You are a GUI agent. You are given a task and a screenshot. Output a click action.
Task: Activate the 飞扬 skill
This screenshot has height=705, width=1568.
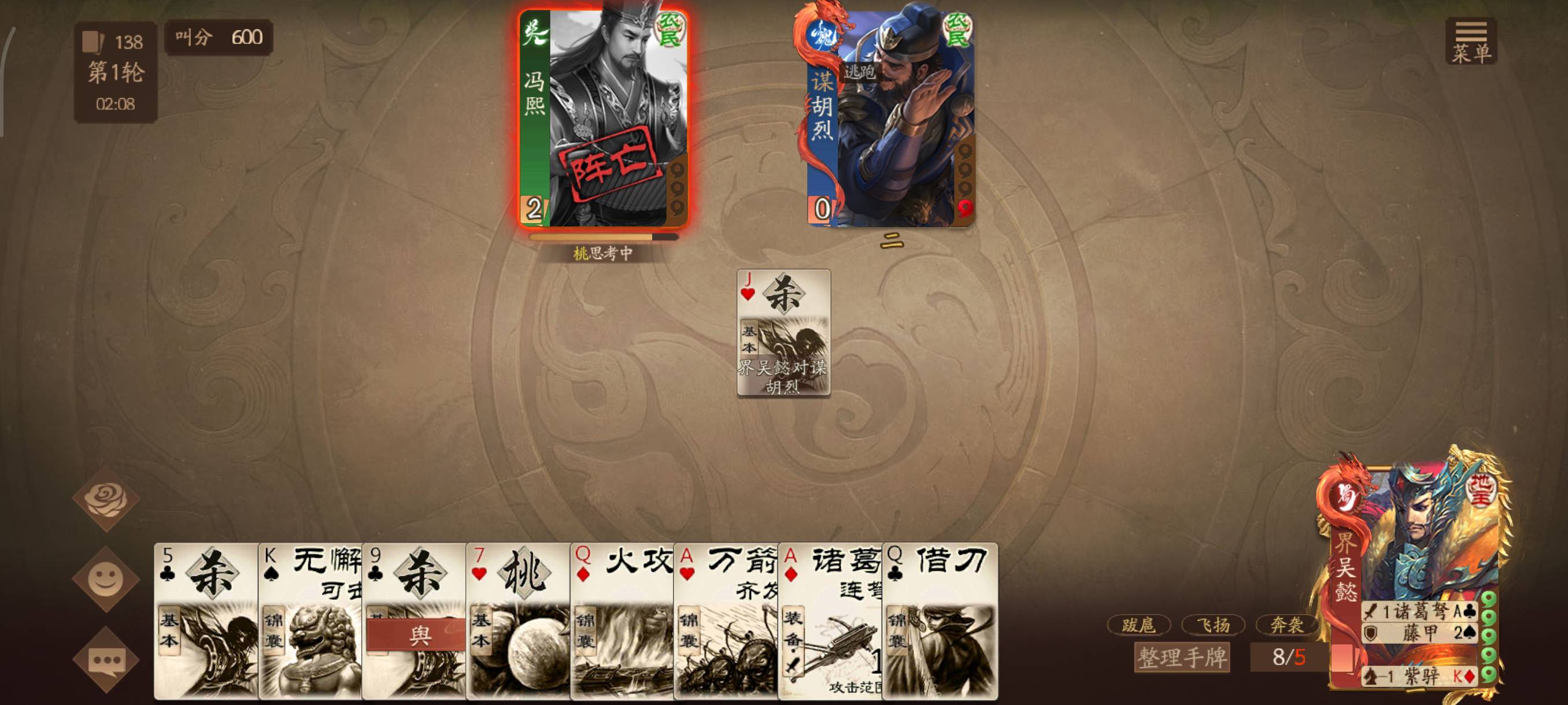point(1213,625)
